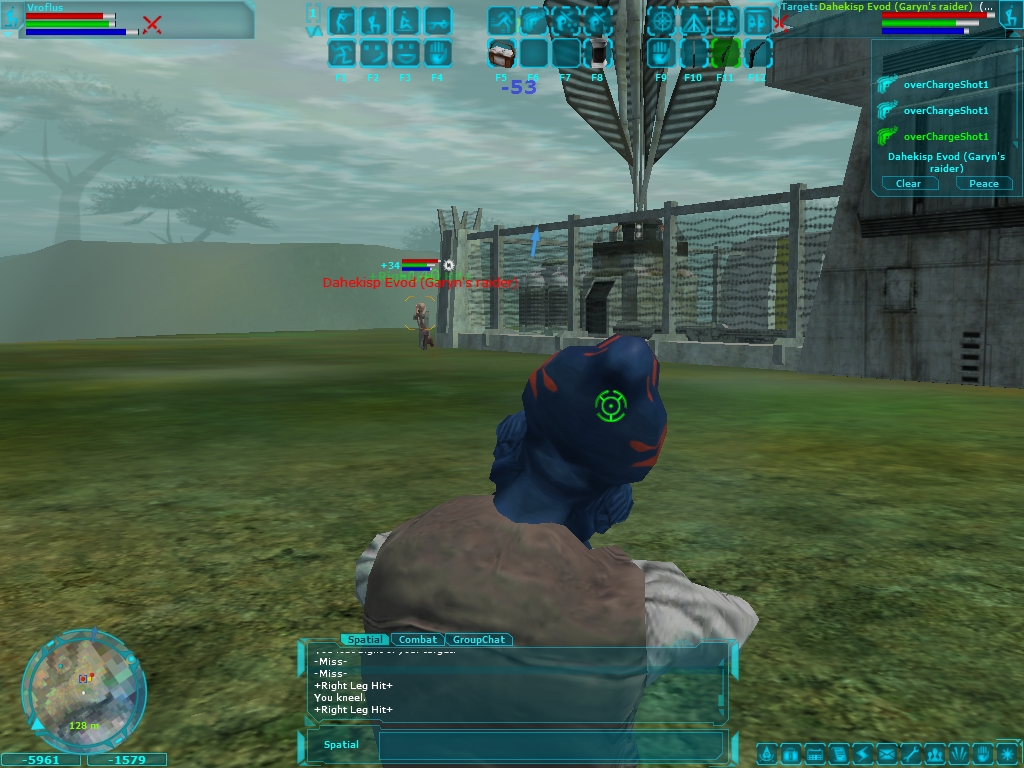The height and width of the screenshot is (768, 1024).
Task: Open the mail envelope icon
Action: coord(886,753)
